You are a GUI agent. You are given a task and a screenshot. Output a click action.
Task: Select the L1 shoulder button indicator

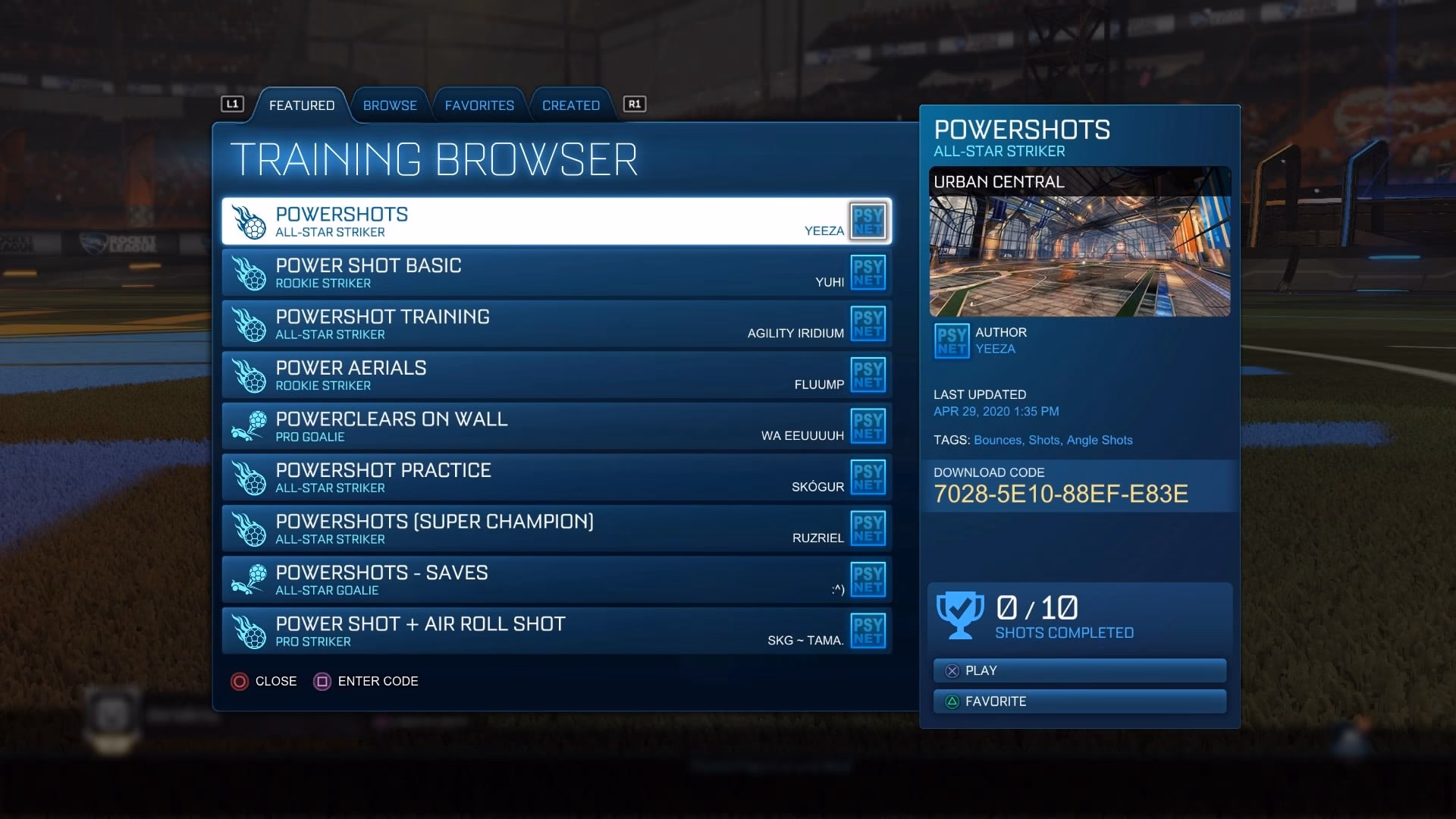234,105
